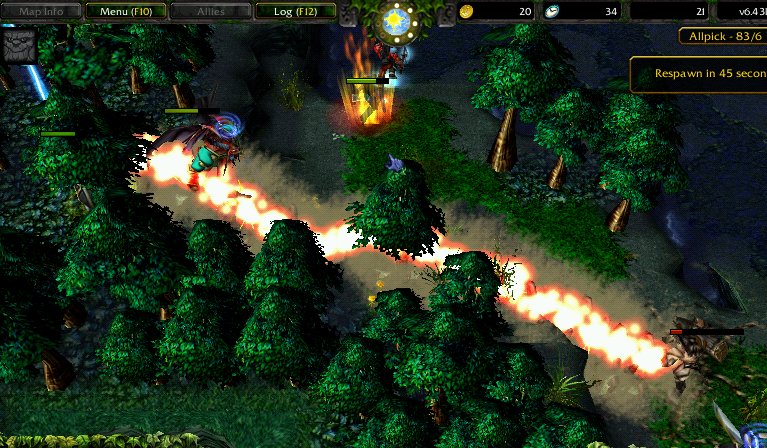Open the Log (F12) panel
Viewport: 767px width, 448px height.
[x=294, y=11]
